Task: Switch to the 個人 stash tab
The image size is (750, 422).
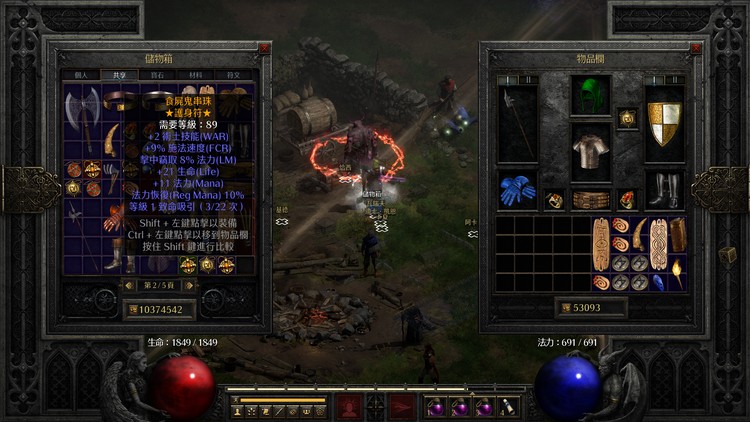Action: [81, 74]
